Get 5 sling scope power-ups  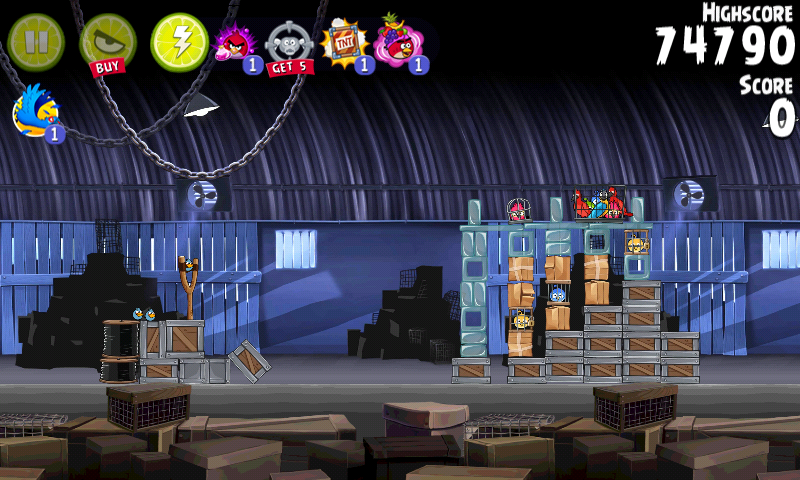point(290,46)
